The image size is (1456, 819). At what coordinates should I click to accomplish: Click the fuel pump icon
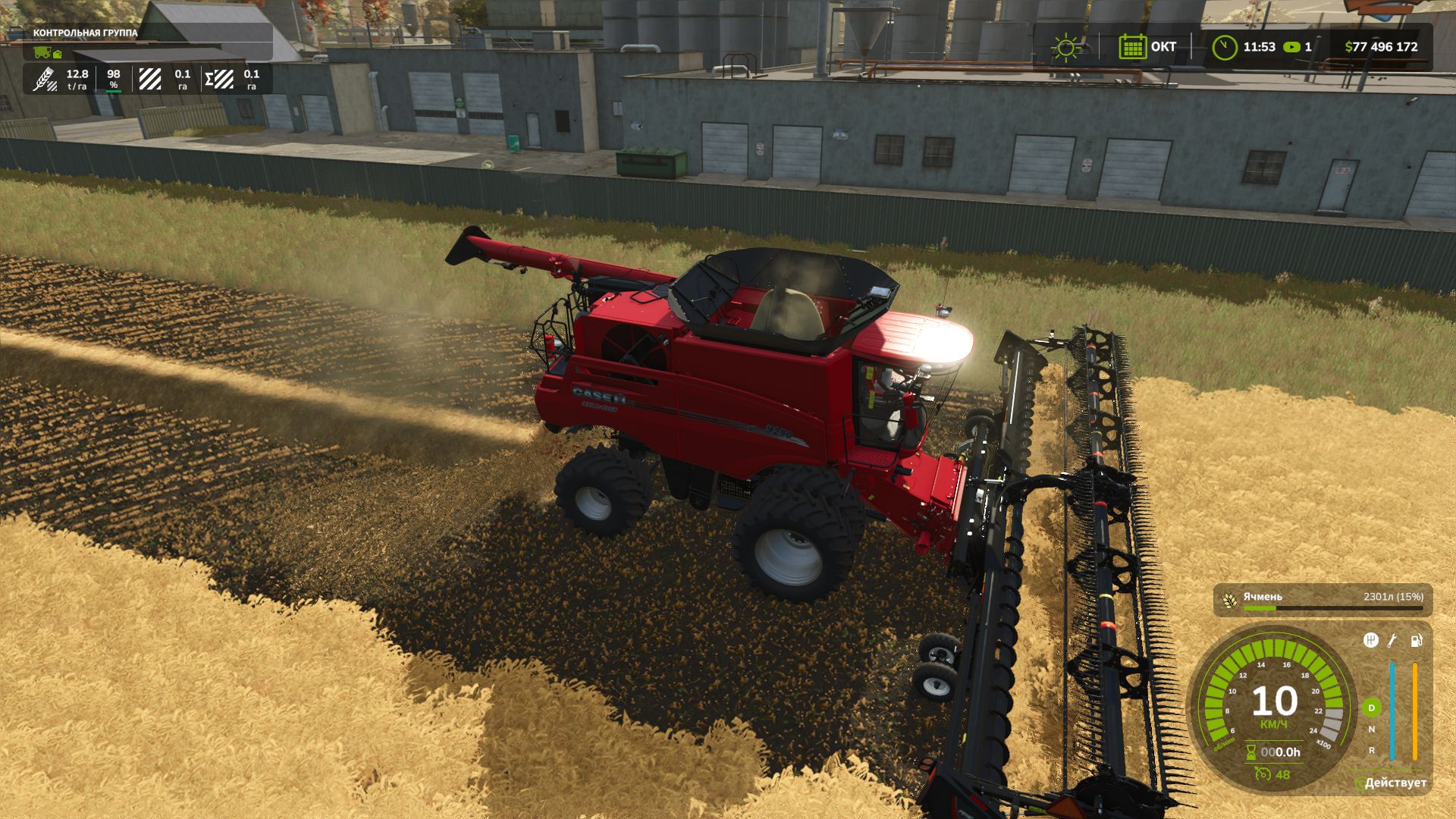click(x=1416, y=641)
